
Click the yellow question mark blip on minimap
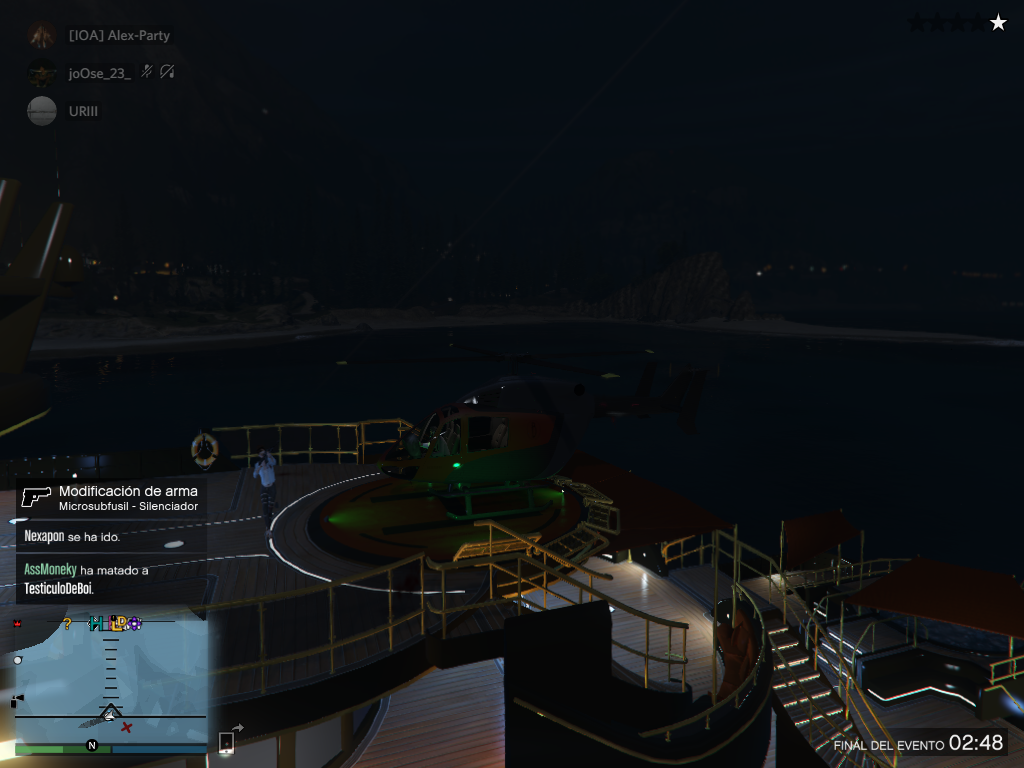[x=67, y=624]
